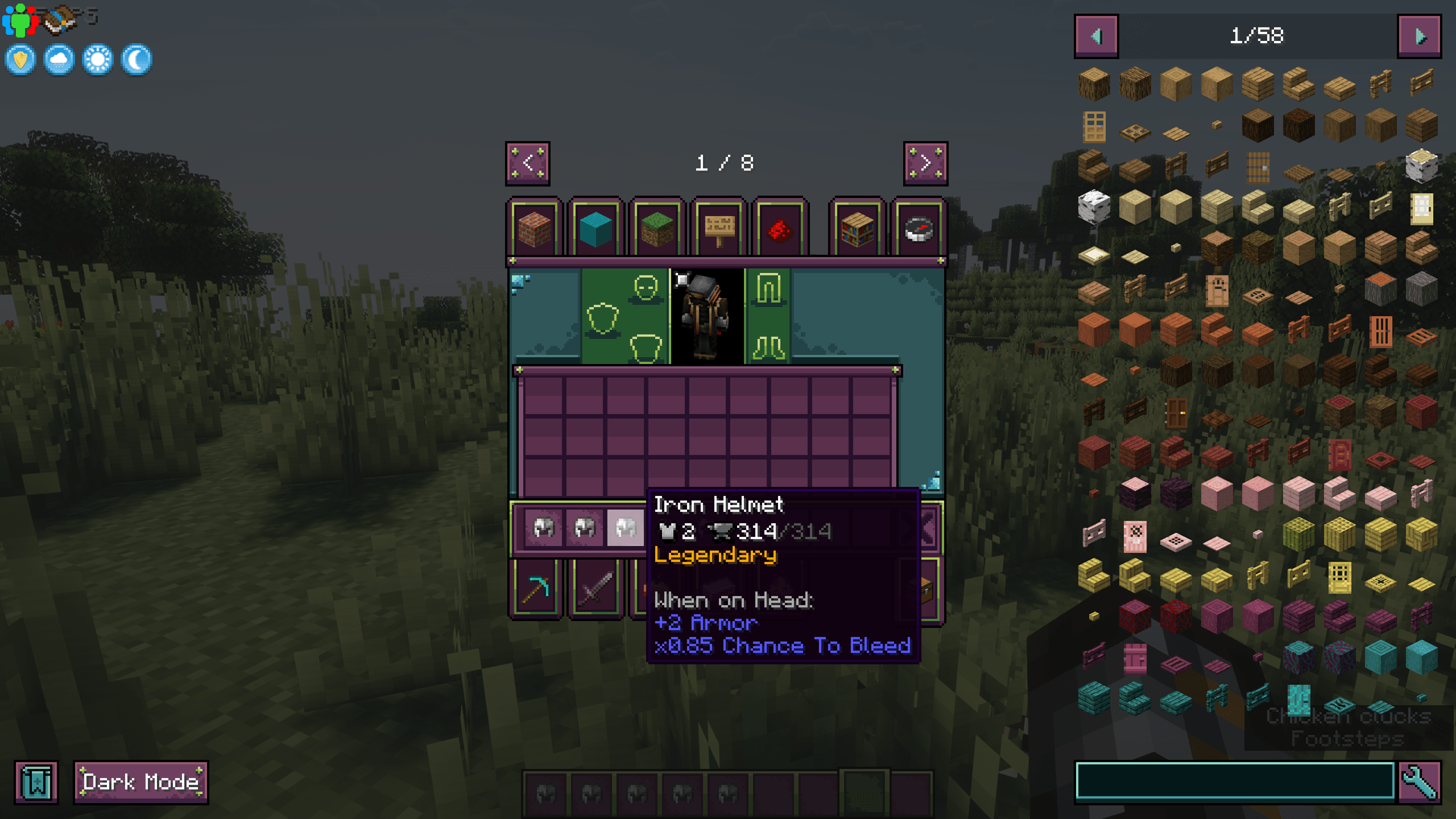
Task: Toggle rain with the cloud button
Action: click(x=58, y=59)
